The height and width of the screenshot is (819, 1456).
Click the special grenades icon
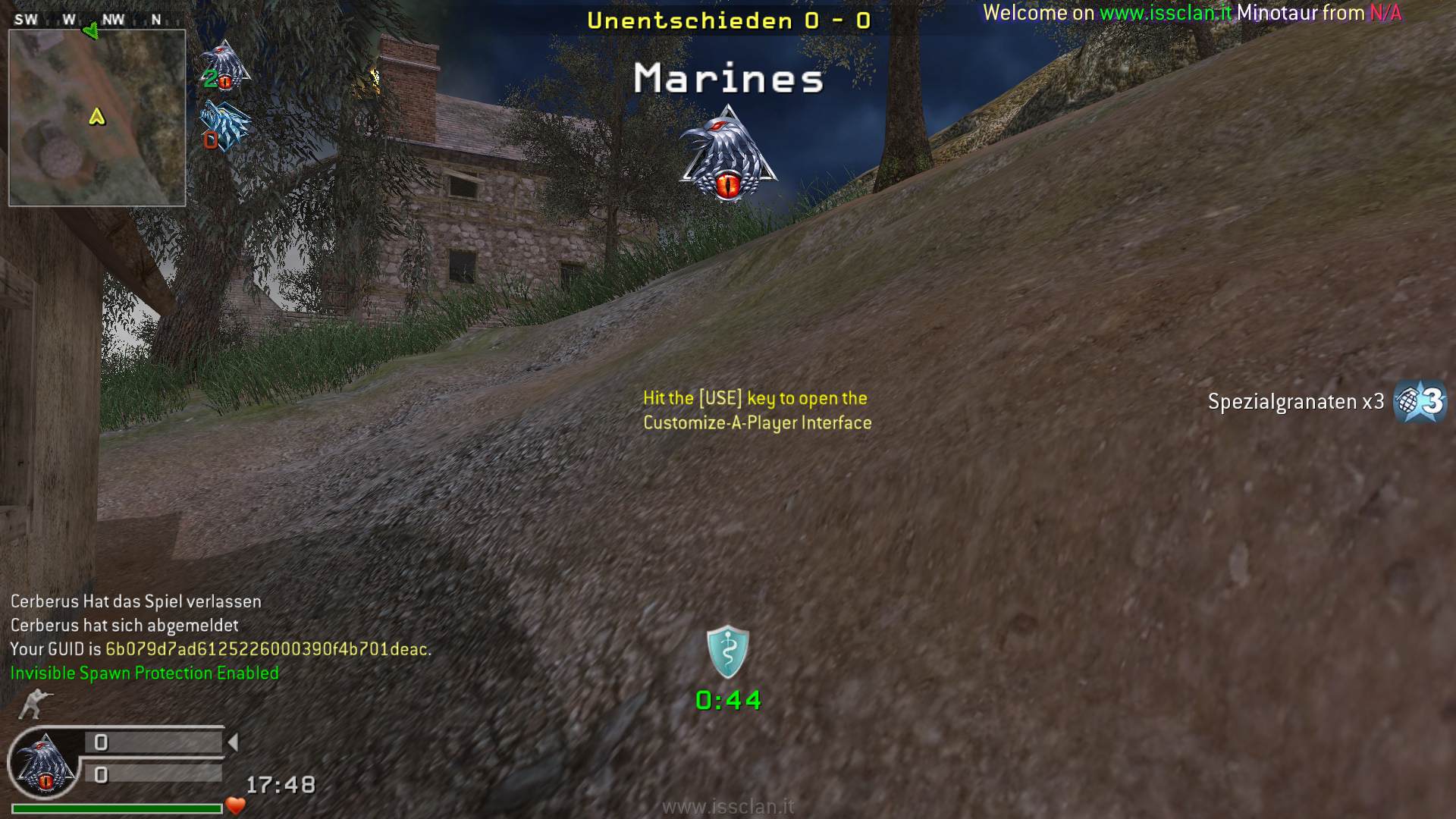[1420, 401]
